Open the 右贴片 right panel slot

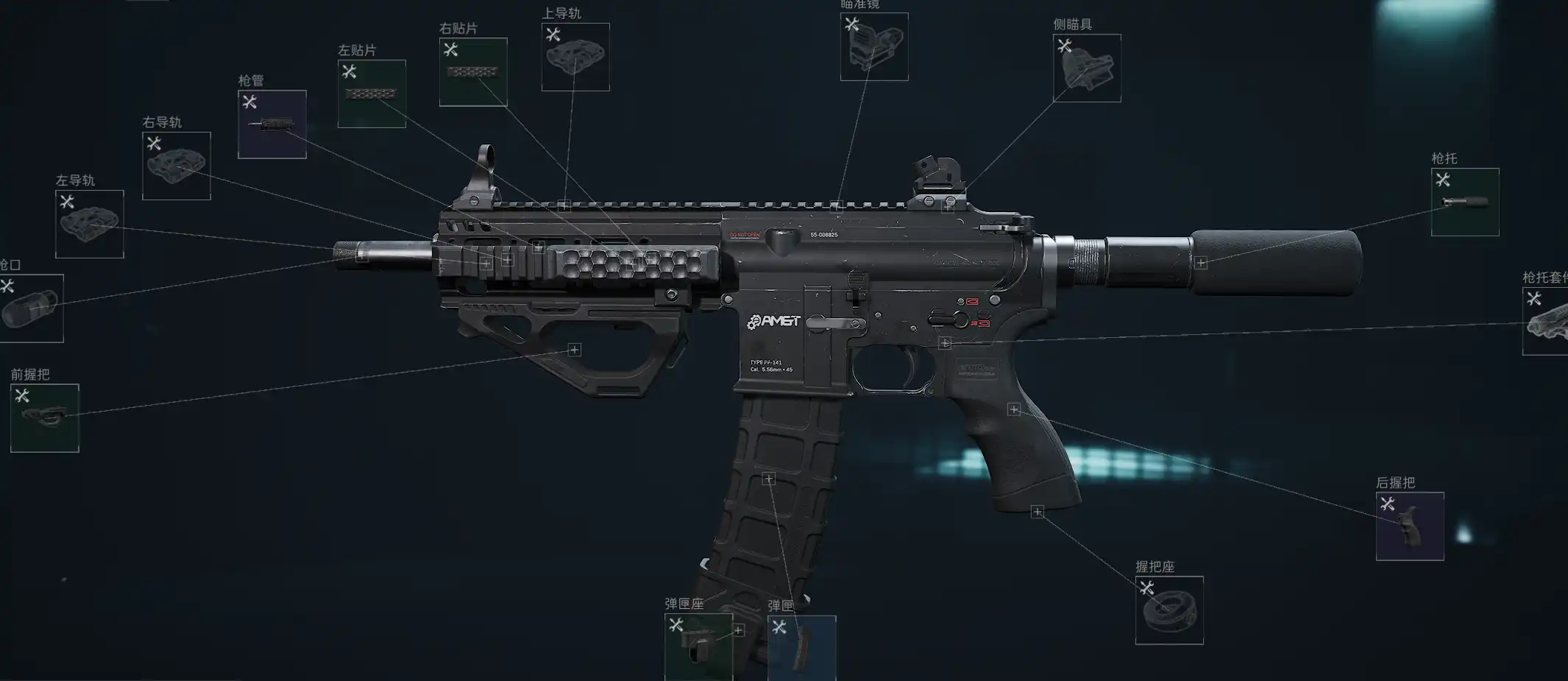point(473,72)
